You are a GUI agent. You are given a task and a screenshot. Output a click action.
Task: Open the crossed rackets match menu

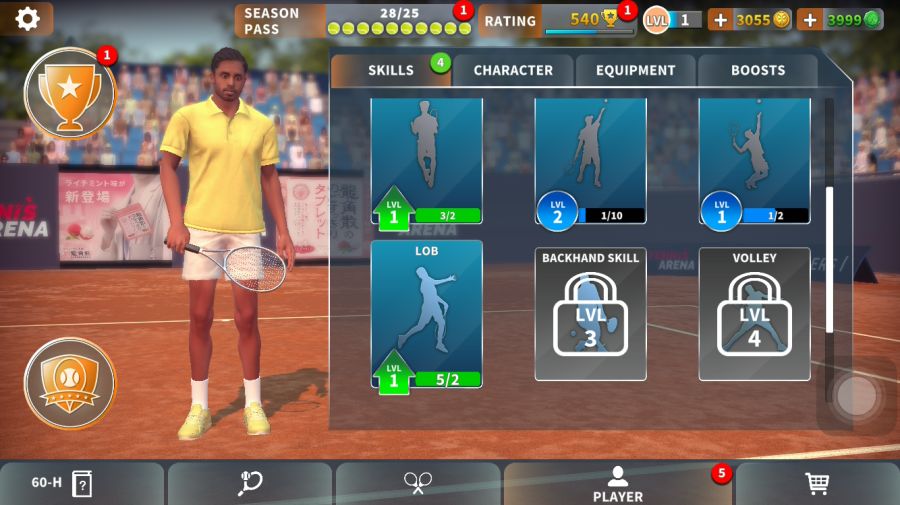click(418, 484)
